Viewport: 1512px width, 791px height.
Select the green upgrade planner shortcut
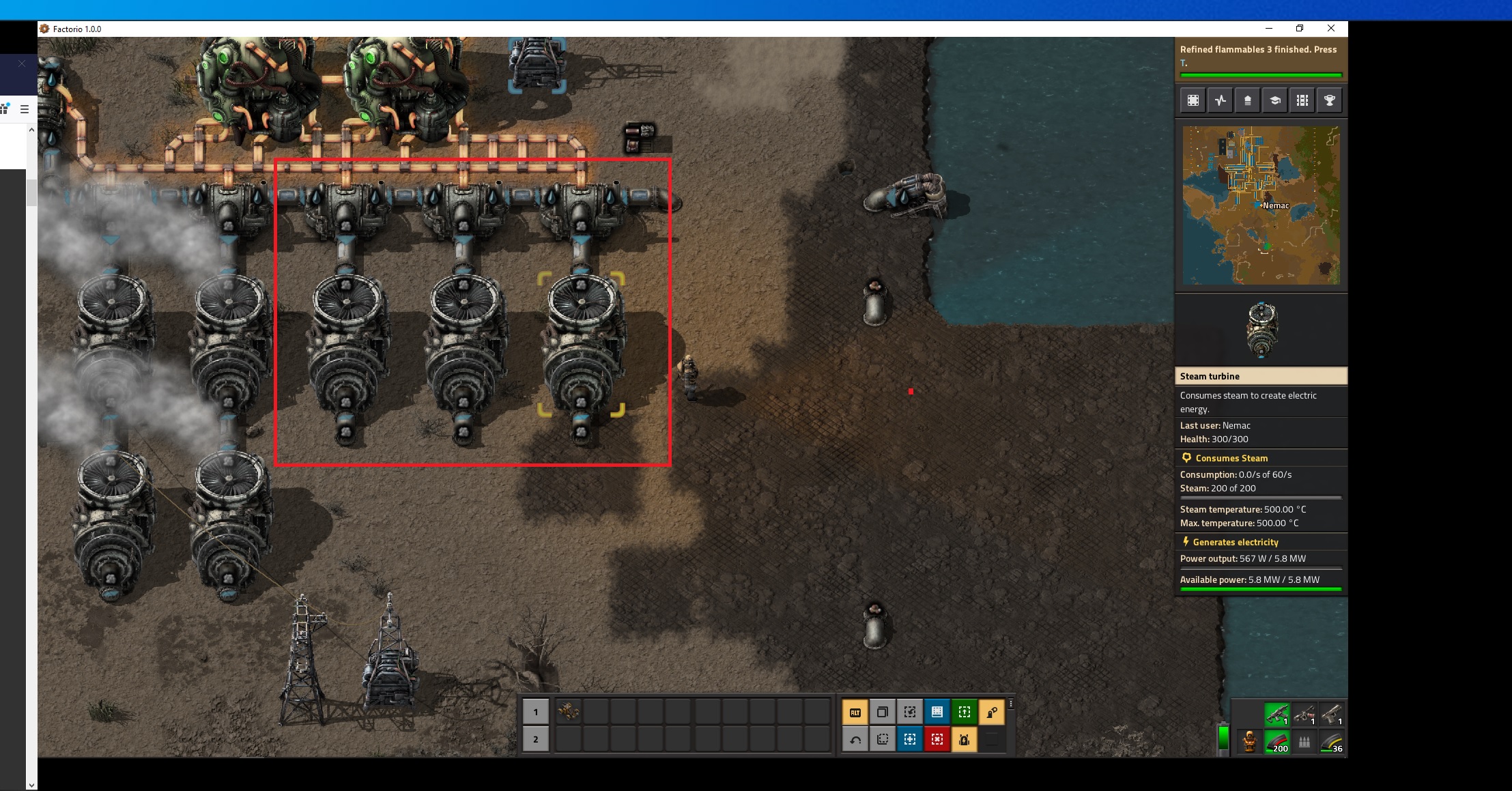click(965, 712)
